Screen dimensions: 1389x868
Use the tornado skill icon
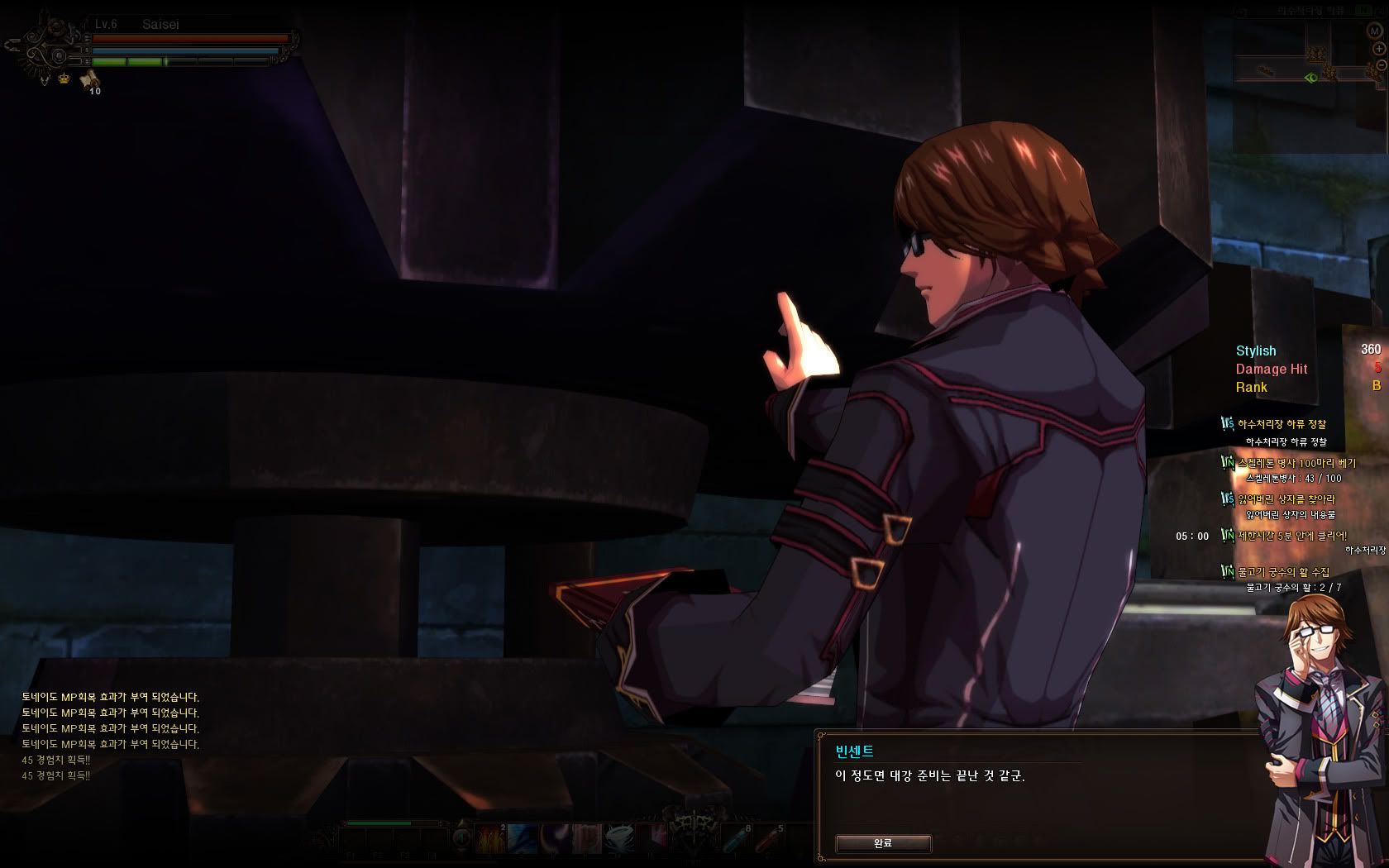(x=618, y=839)
